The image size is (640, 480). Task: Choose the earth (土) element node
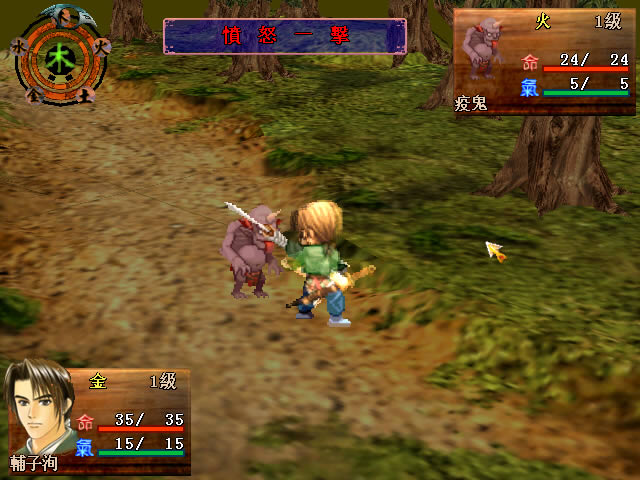click(x=86, y=95)
